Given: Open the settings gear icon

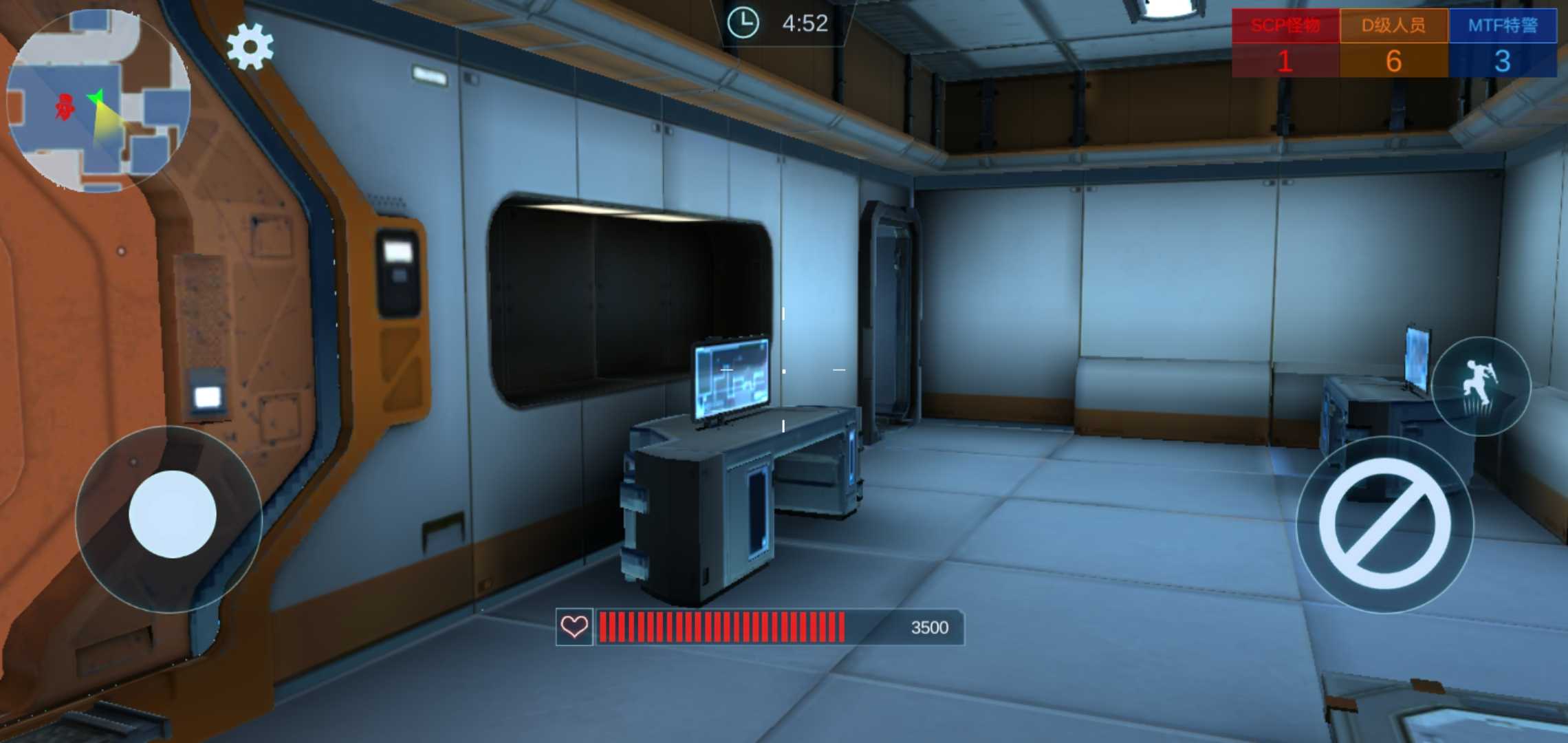Looking at the screenshot, I should pos(250,47).
